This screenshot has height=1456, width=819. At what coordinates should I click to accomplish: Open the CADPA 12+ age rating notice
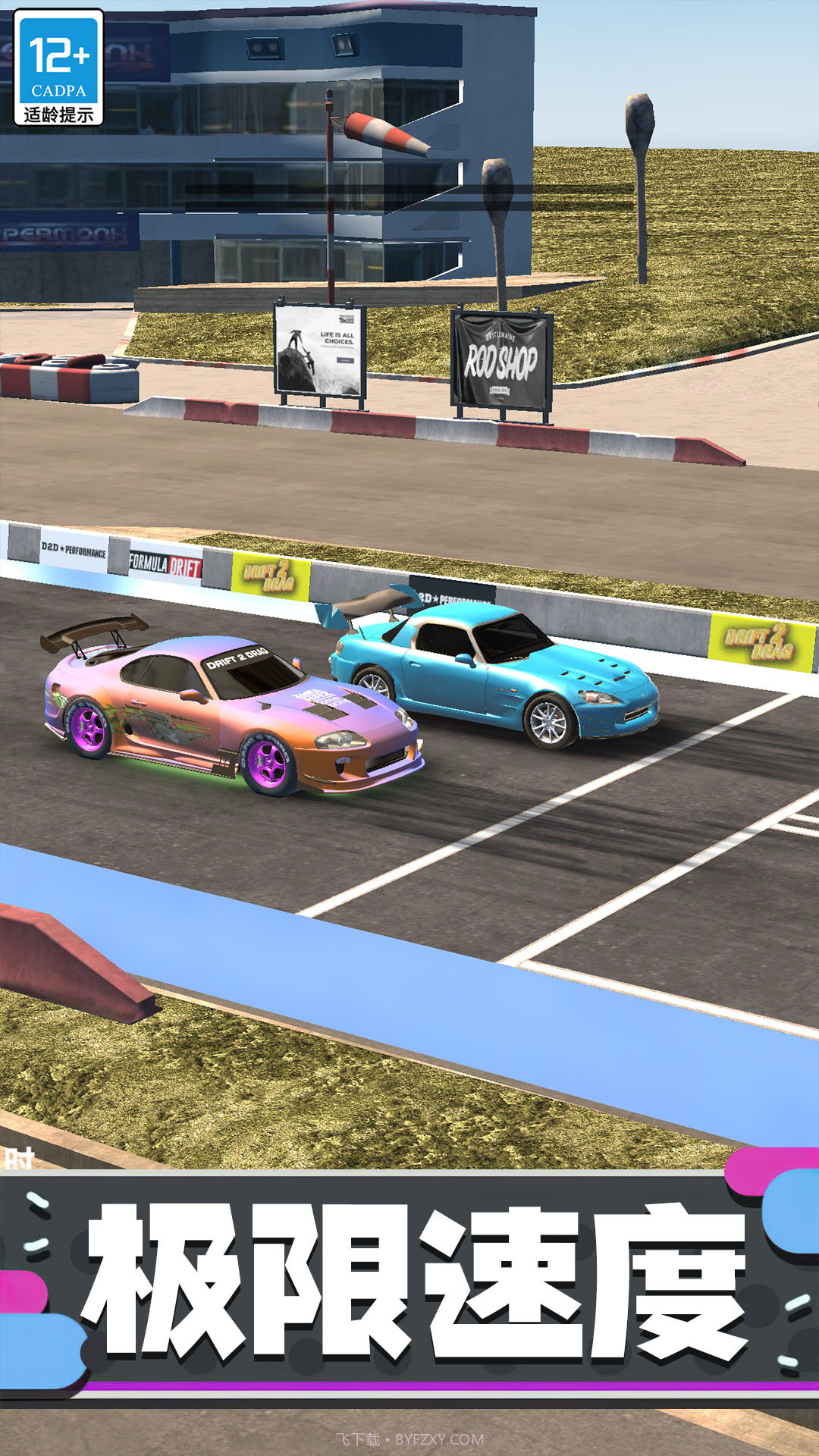[x=58, y=68]
